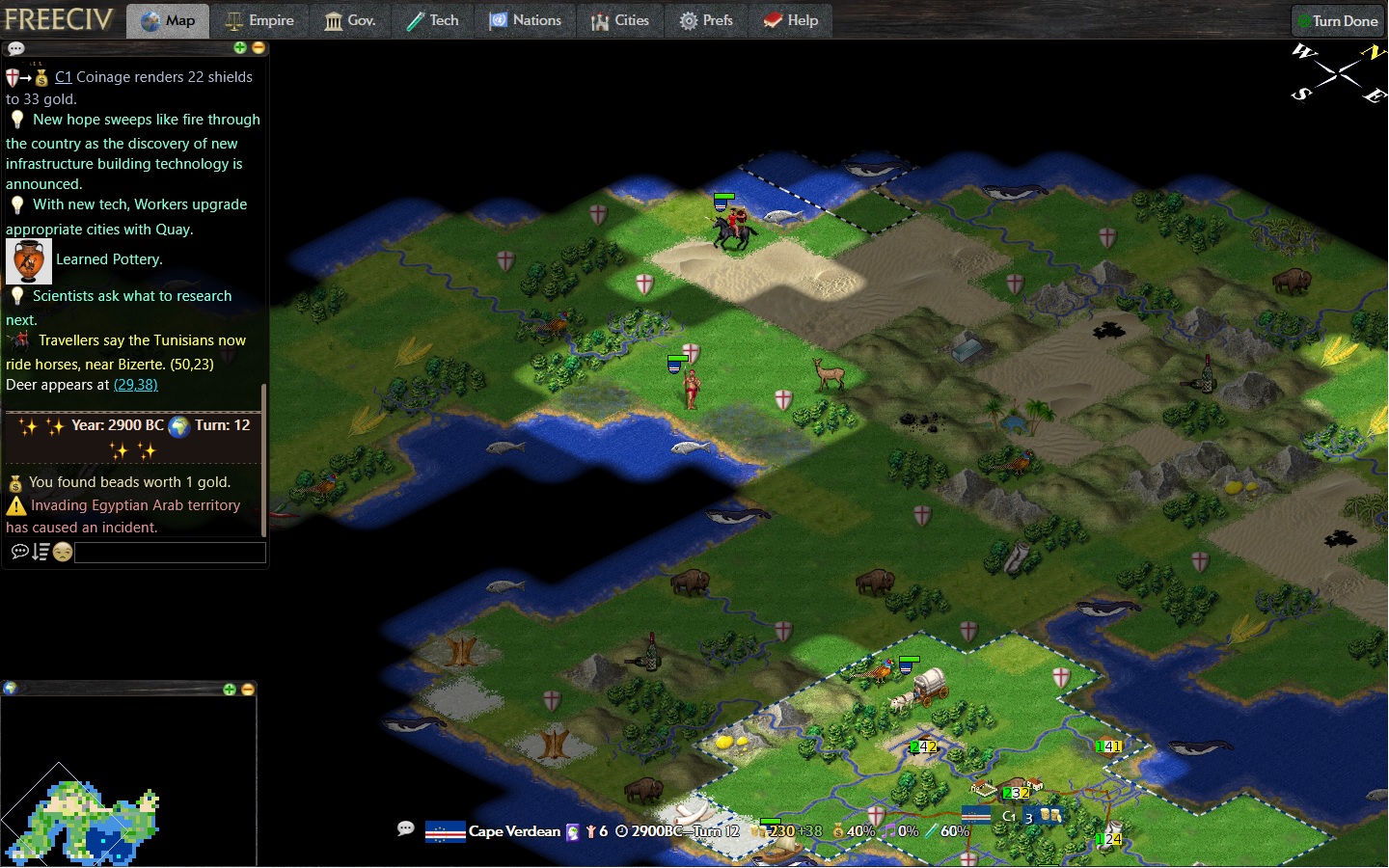1389x868 pixels.
Task: Open the Help tab
Action: click(x=790, y=20)
